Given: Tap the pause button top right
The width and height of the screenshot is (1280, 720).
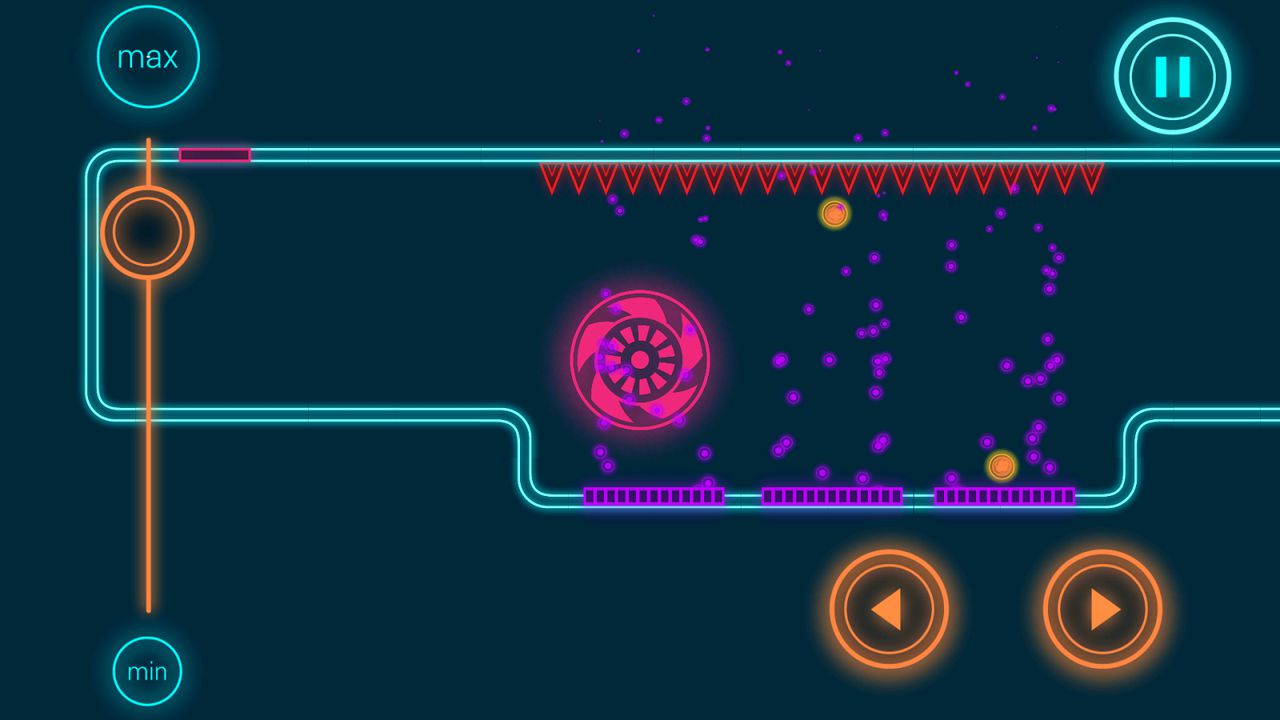Looking at the screenshot, I should click(1170, 76).
